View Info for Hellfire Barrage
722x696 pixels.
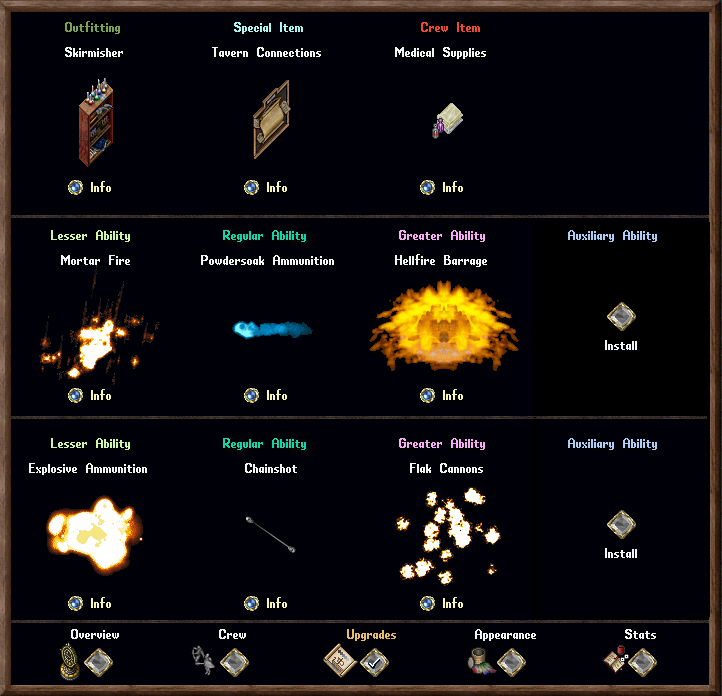tap(428, 395)
